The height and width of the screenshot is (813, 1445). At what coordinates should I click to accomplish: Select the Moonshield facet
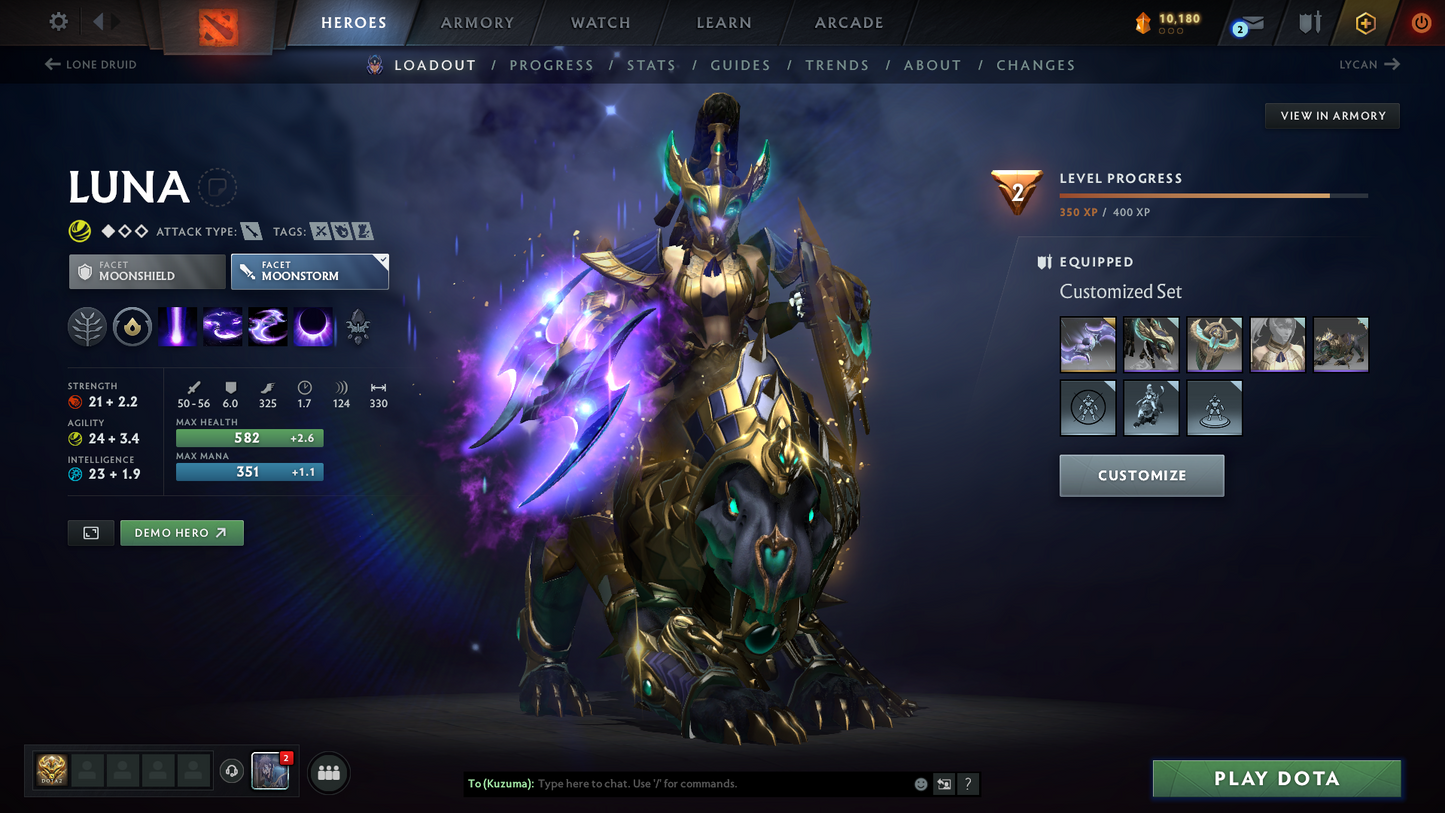point(146,271)
